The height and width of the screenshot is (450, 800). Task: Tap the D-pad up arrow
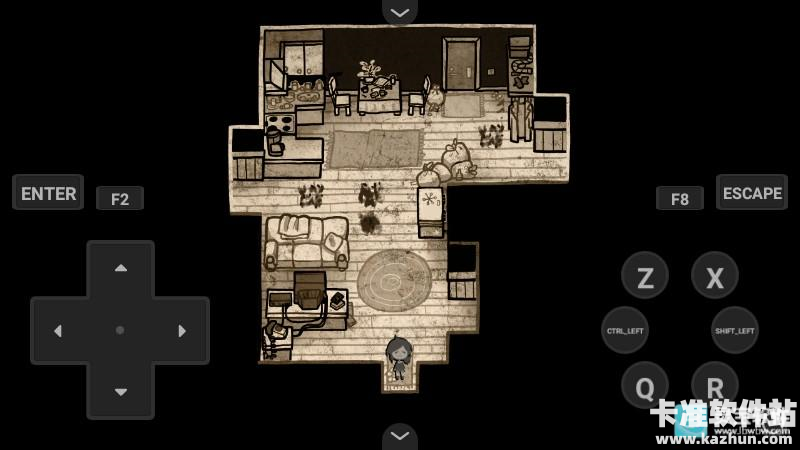[120, 268]
